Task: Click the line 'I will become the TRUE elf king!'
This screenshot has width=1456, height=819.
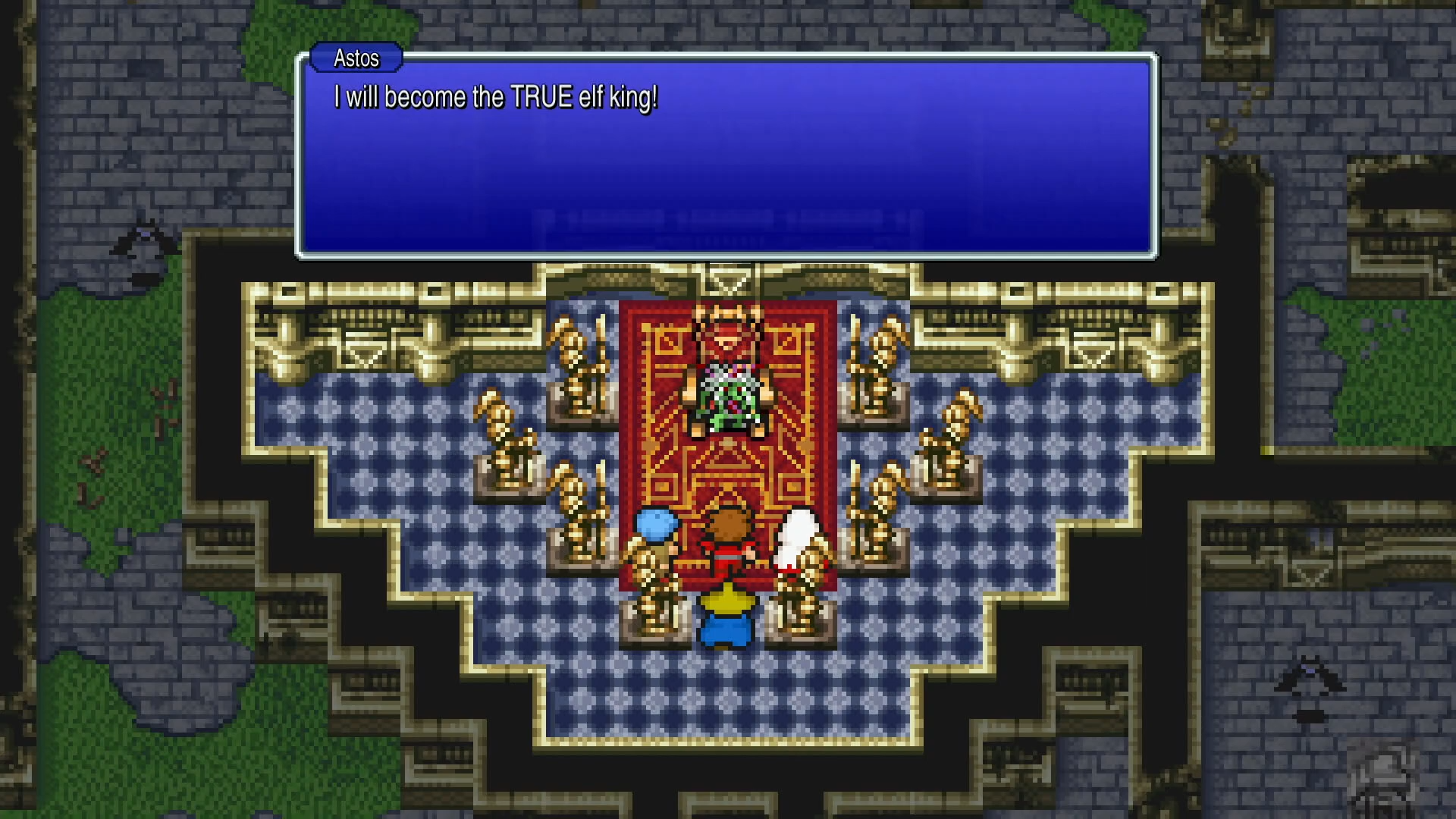Action: click(494, 96)
